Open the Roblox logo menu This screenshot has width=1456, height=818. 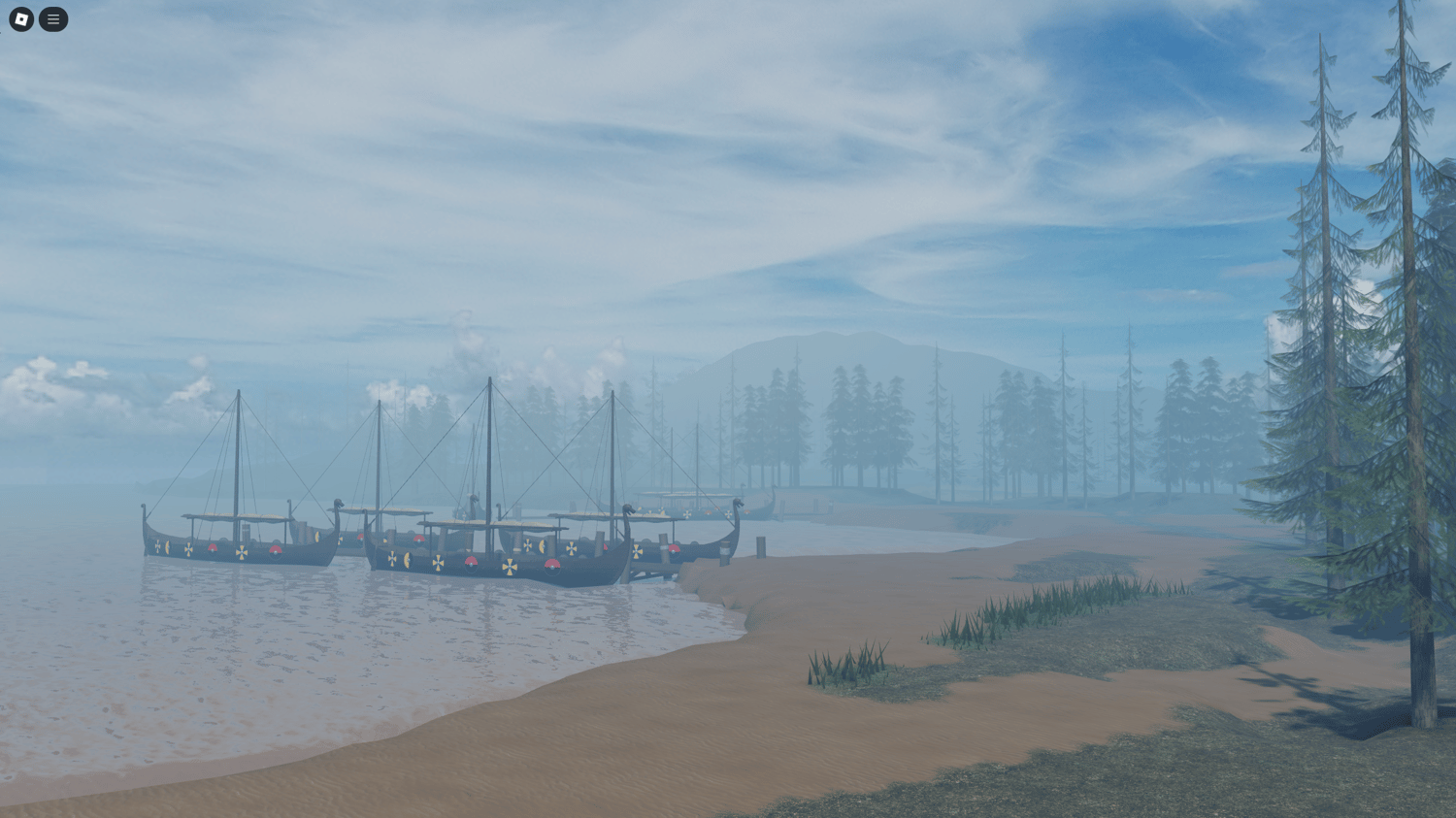point(19,19)
